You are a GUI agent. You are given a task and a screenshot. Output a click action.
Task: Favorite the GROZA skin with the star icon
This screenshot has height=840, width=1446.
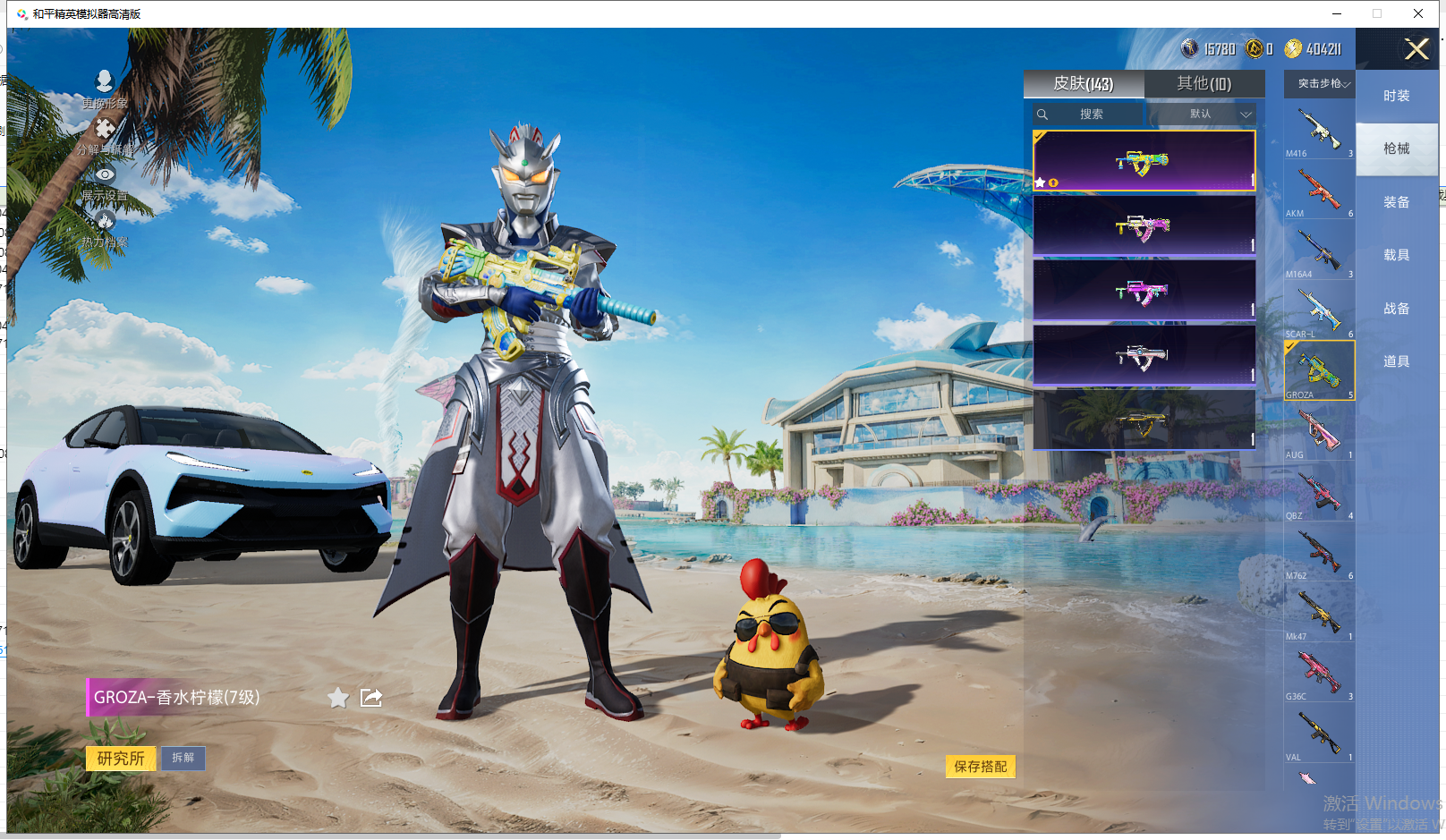338,698
